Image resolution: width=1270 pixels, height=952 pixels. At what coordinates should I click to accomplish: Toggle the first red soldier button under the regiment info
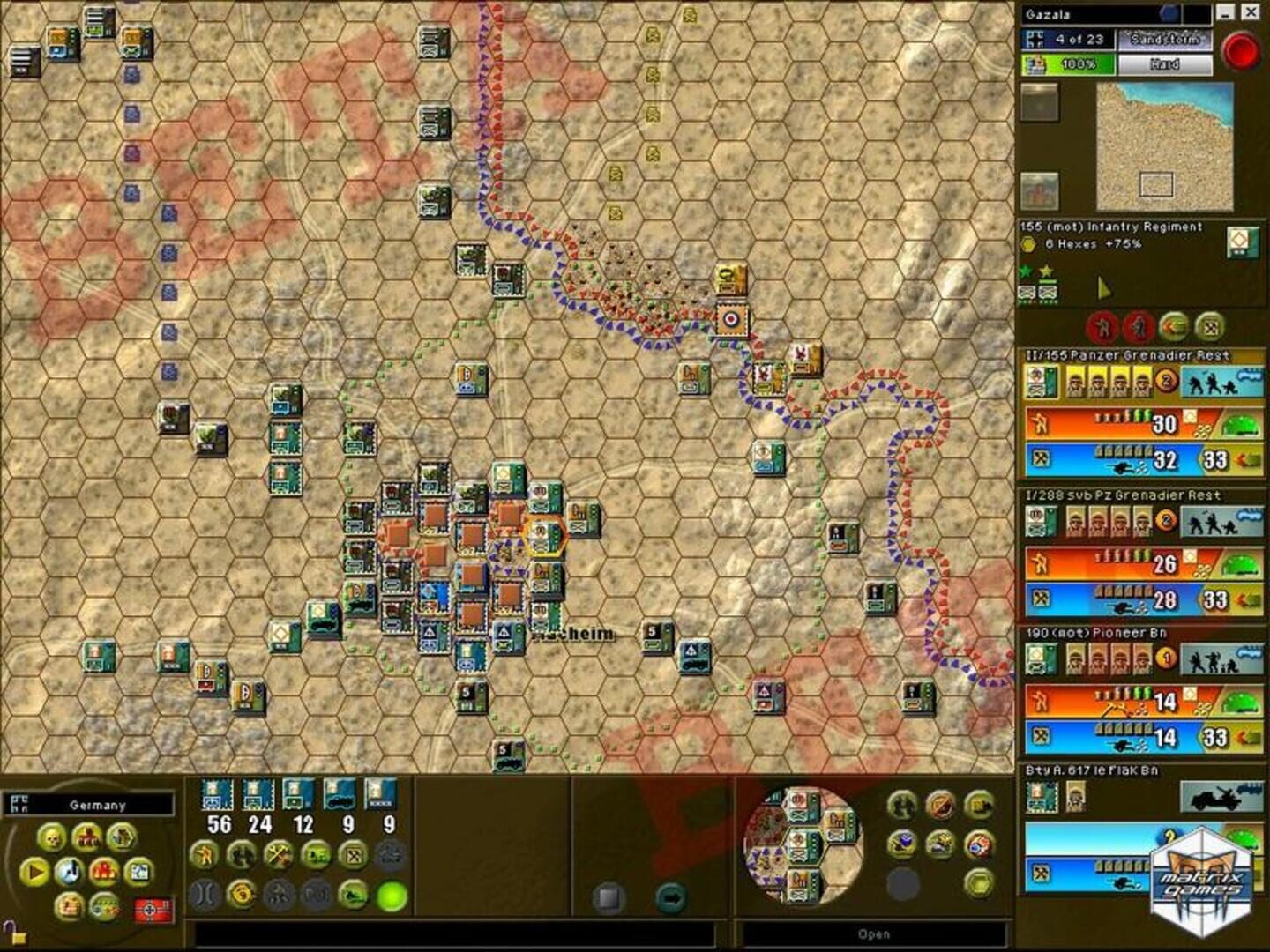coord(1101,325)
